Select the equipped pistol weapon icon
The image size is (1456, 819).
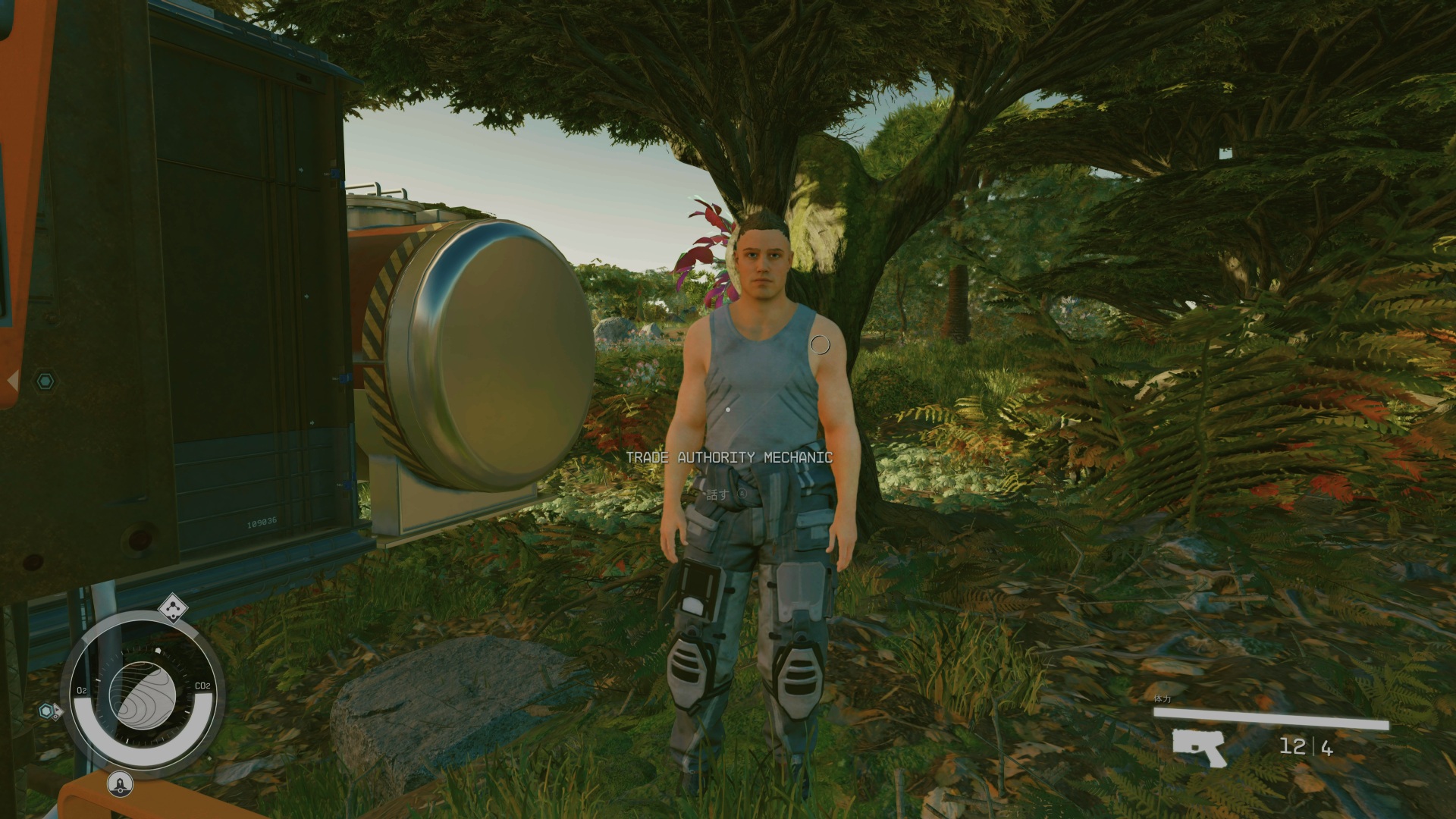point(1199,746)
